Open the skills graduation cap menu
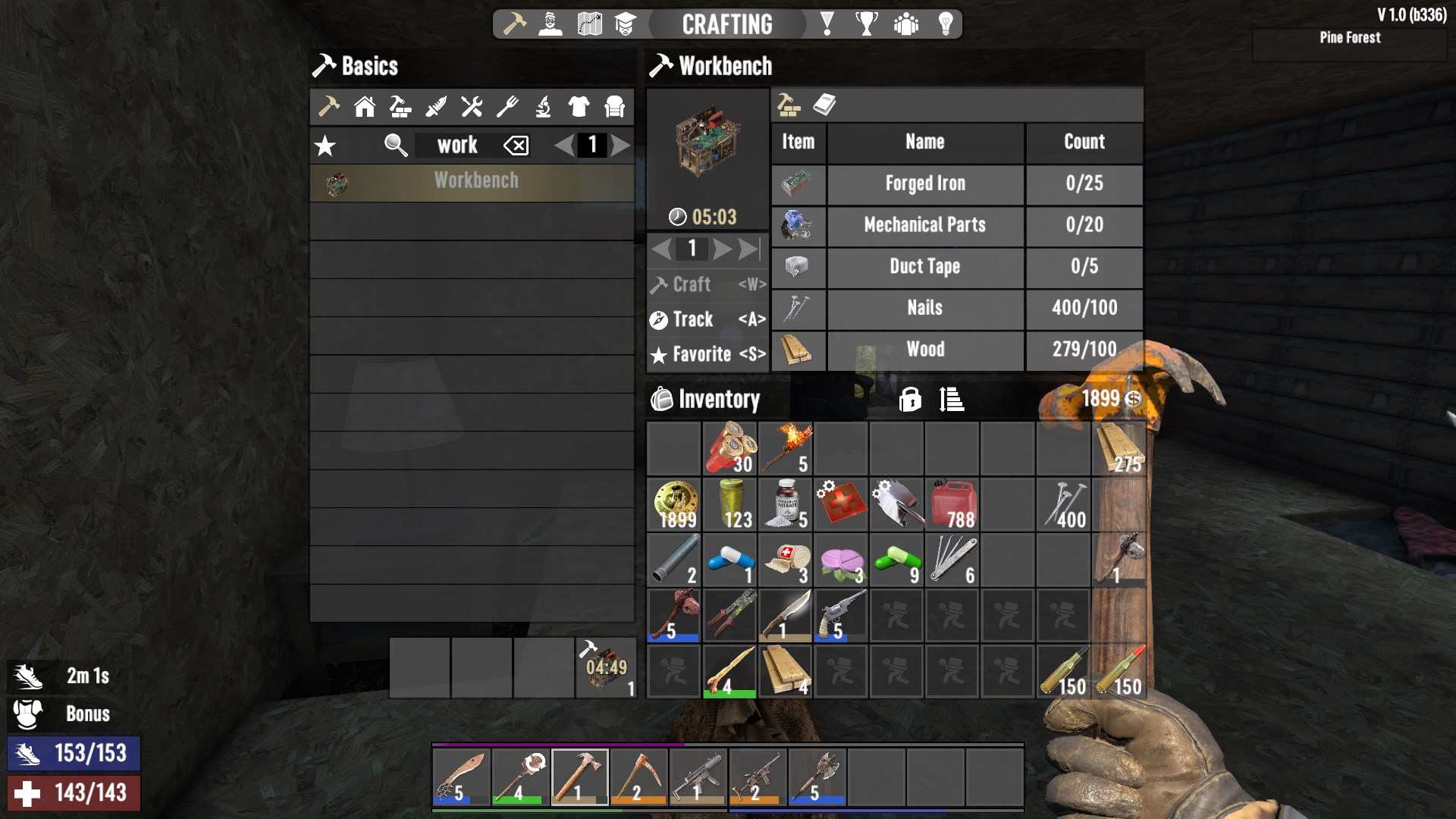Screen dimensions: 1456x819 [x=625, y=24]
